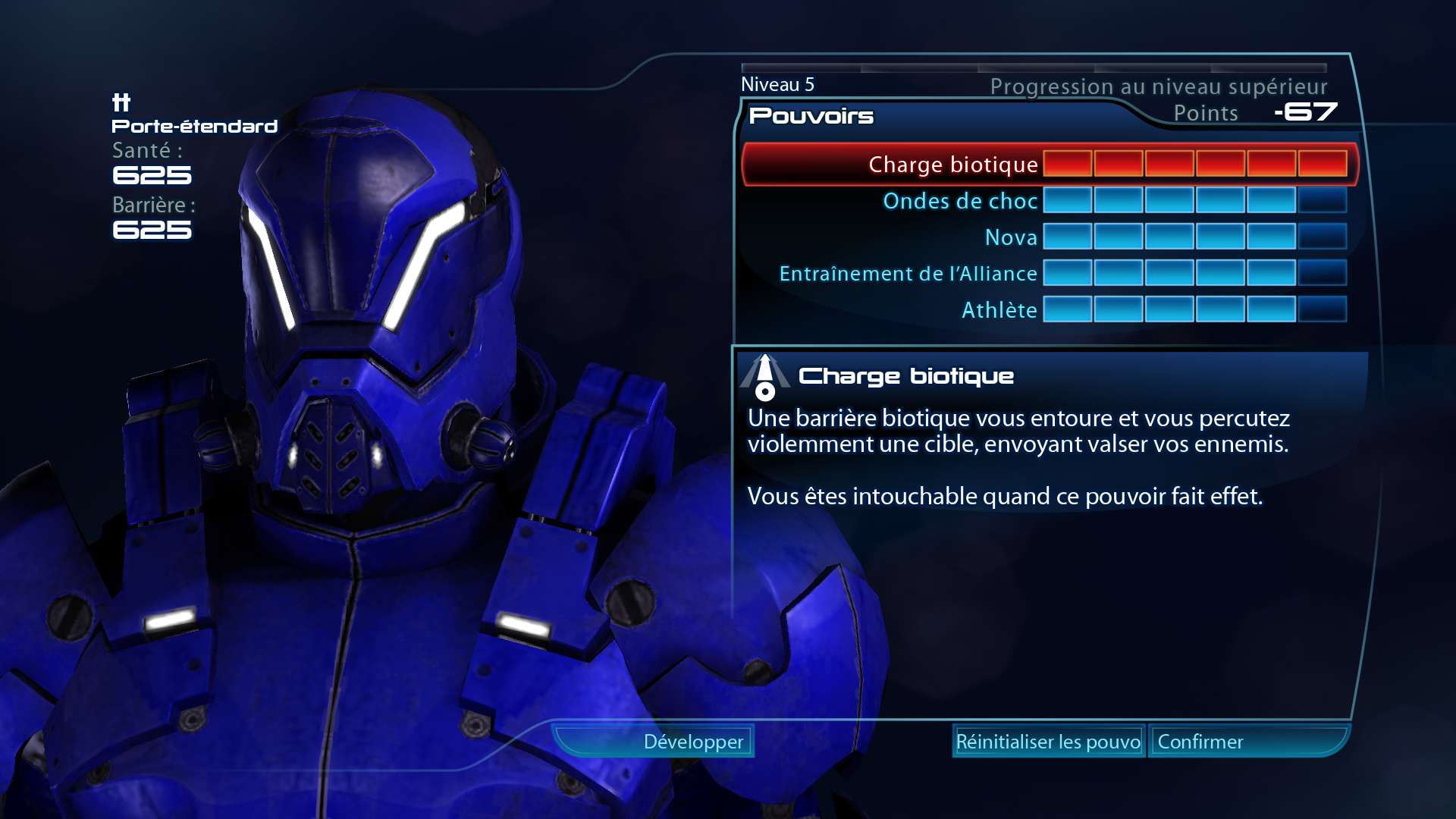The height and width of the screenshot is (819, 1456).
Task: Select the Charge biotique power row
Action: pos(952,165)
